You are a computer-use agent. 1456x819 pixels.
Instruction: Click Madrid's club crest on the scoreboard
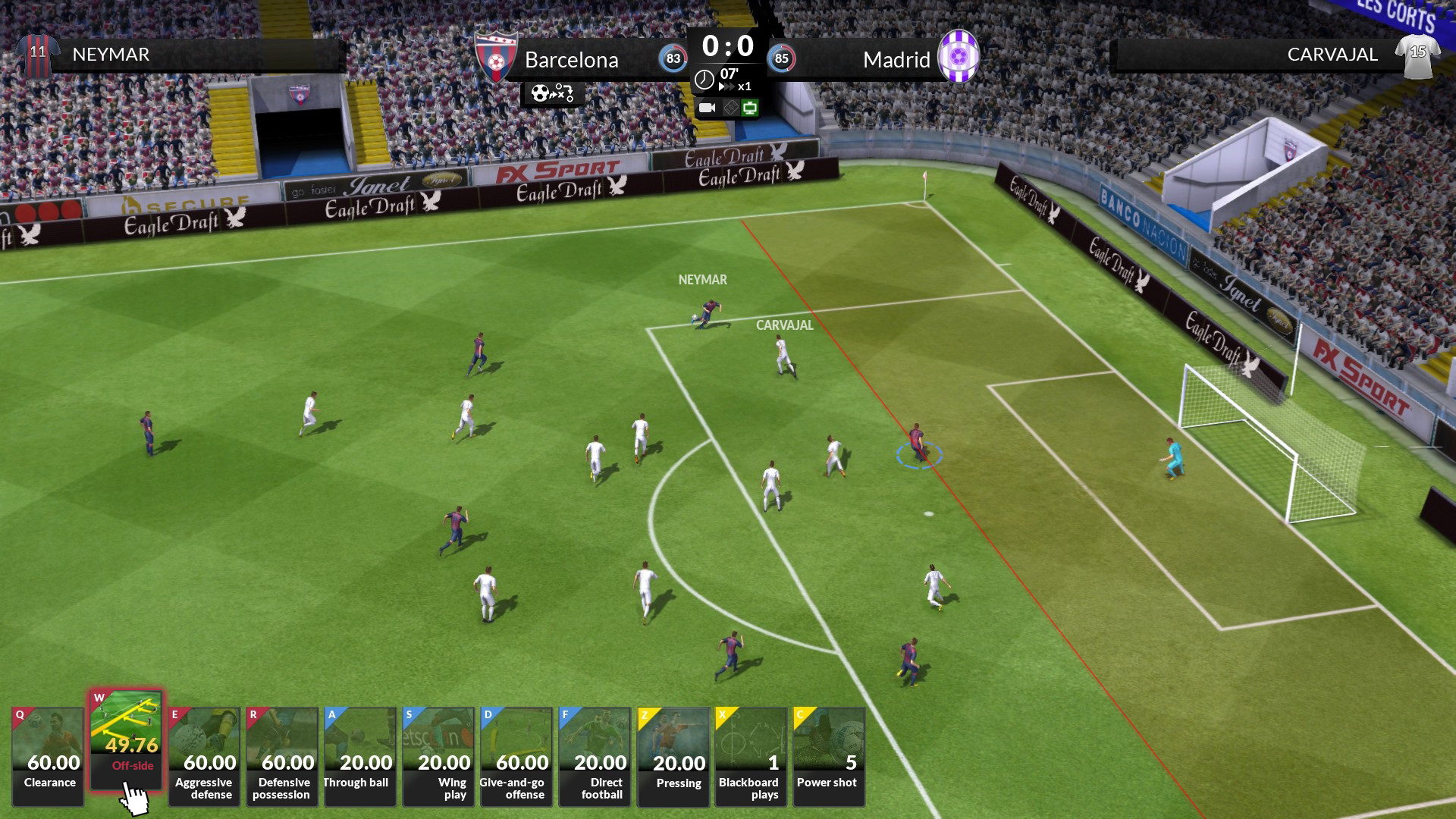click(x=960, y=55)
